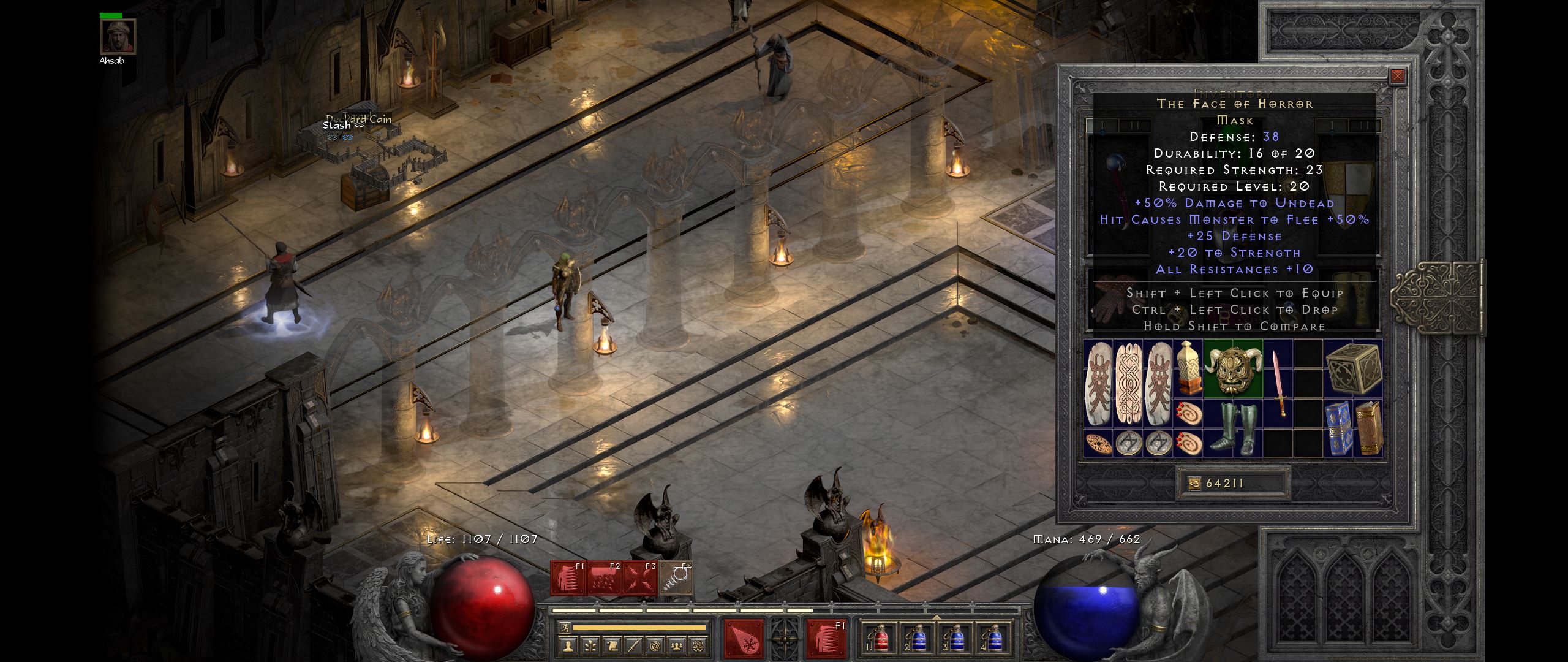Choose the F4 town portal scroll skill
Image resolution: width=1568 pixels, height=662 pixels.
pos(677,578)
